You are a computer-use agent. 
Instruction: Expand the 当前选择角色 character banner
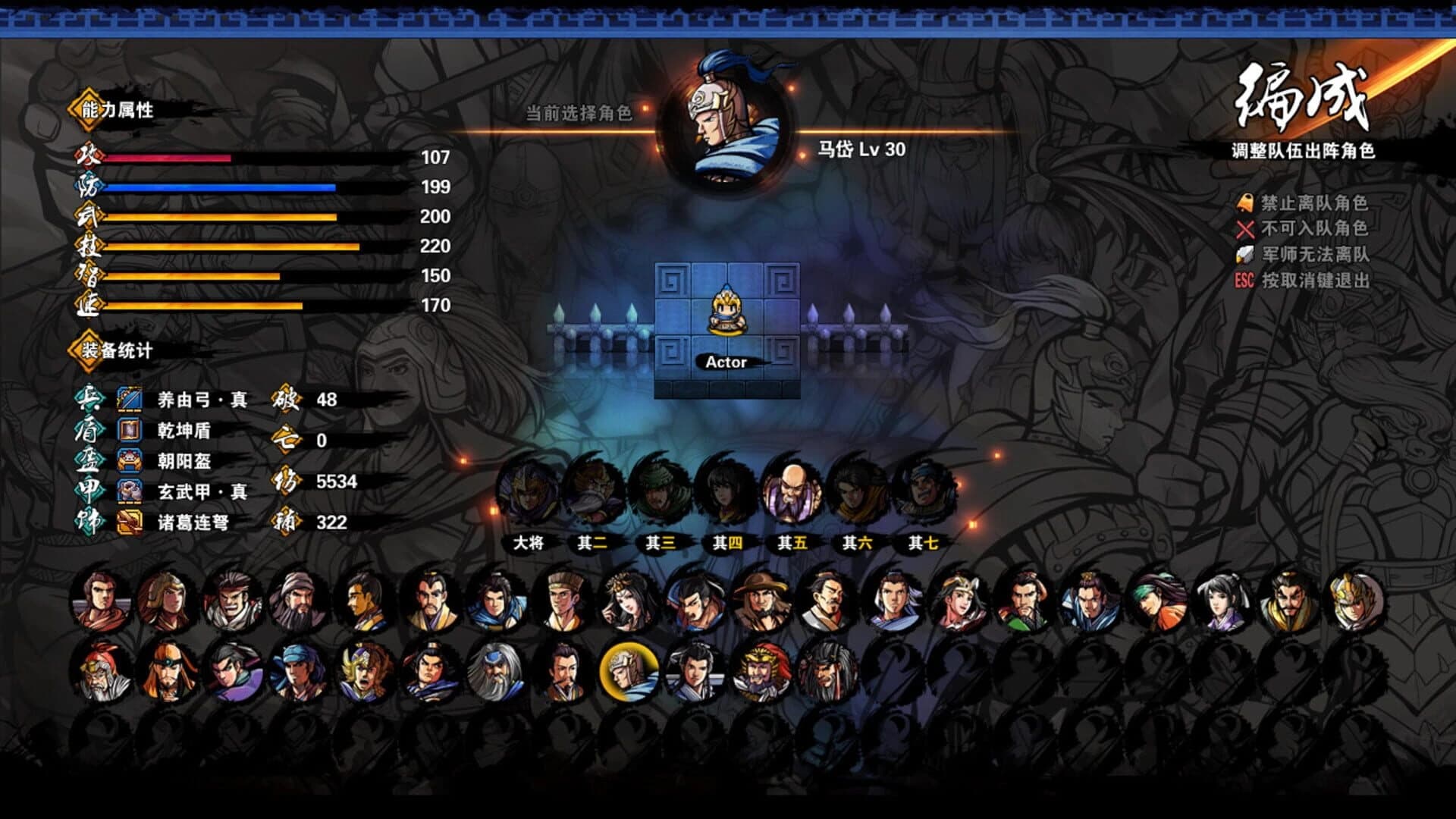581,115
